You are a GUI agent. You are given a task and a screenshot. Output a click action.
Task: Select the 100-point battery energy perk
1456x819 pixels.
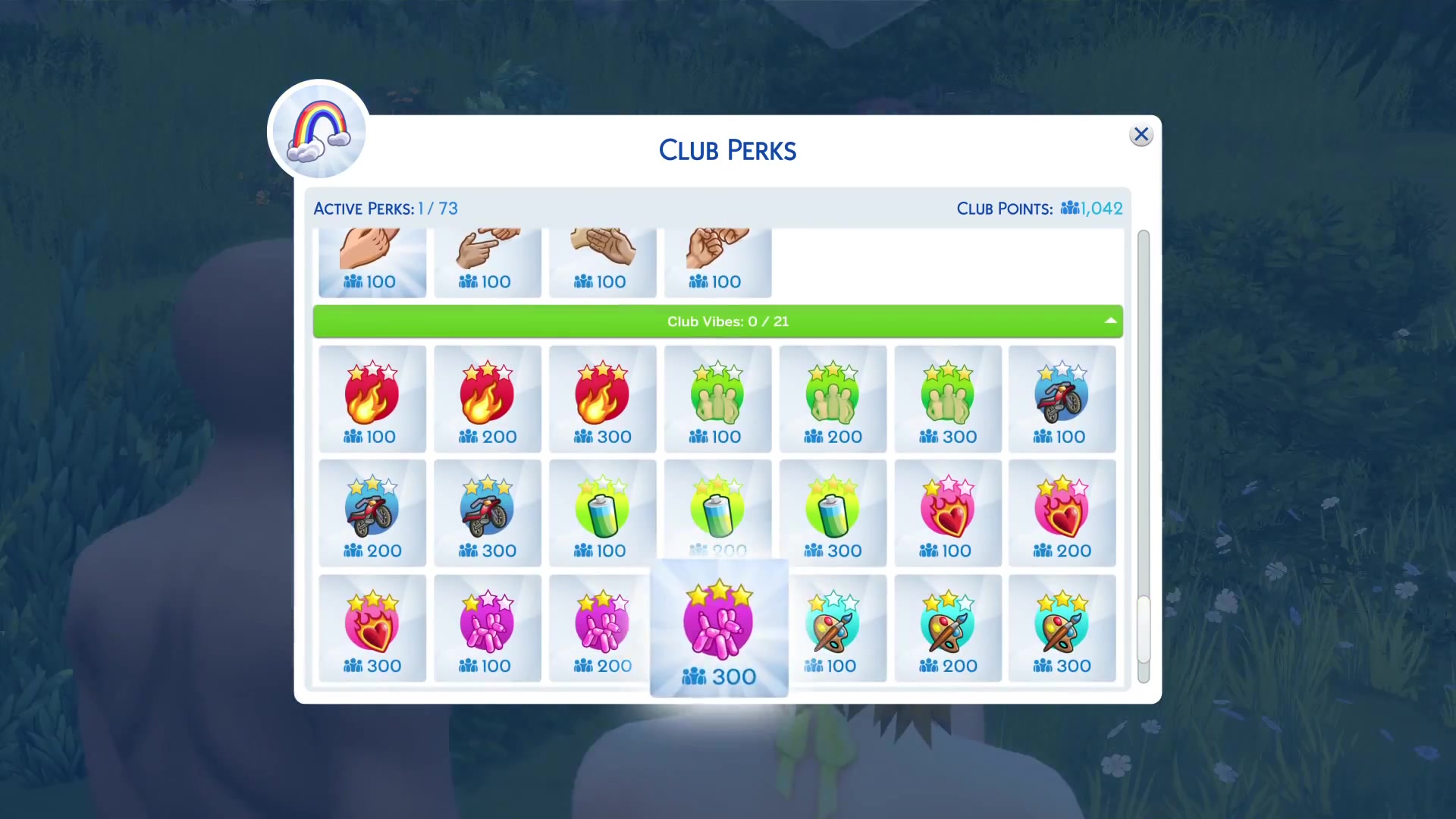602,513
